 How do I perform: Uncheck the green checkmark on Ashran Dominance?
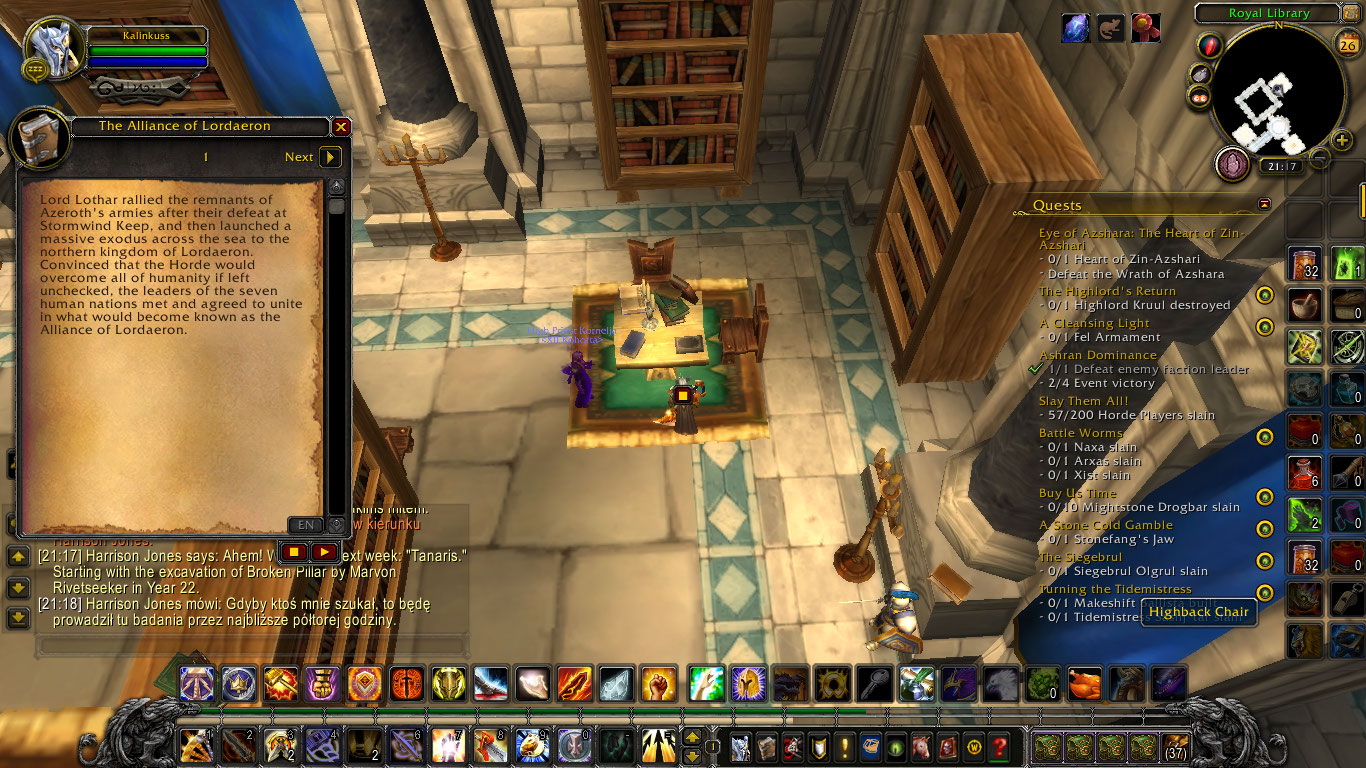(1034, 369)
